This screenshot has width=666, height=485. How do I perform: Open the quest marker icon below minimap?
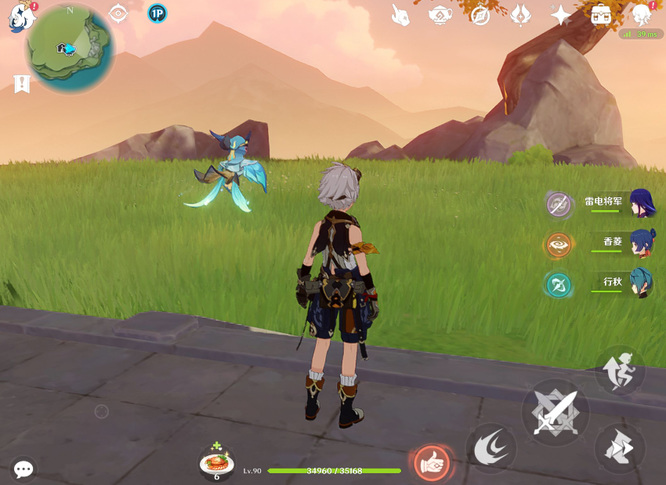coord(22,84)
